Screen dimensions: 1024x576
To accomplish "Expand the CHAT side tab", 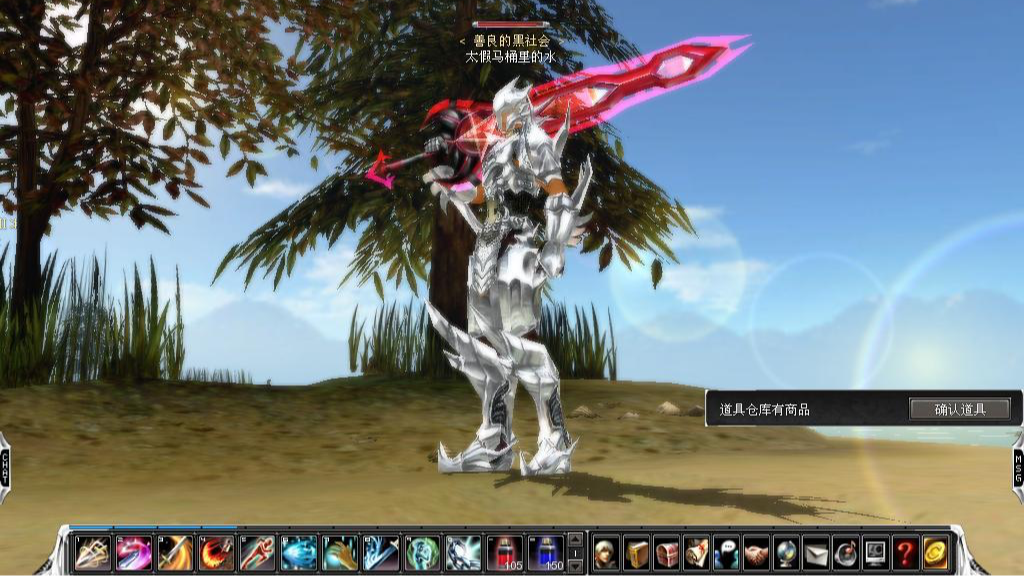I will point(5,467).
